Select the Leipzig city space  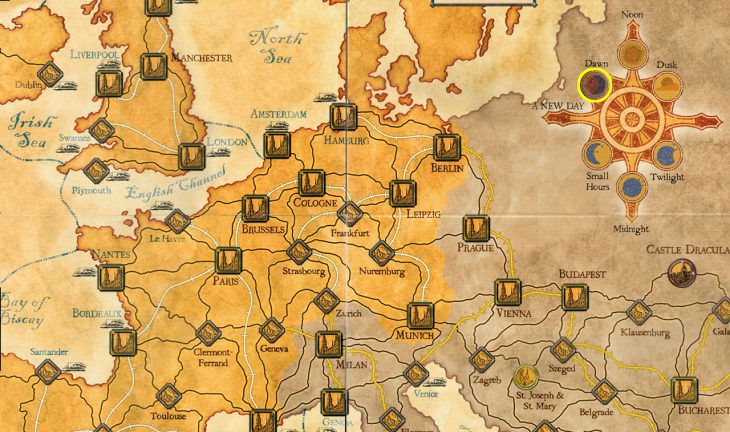402,192
